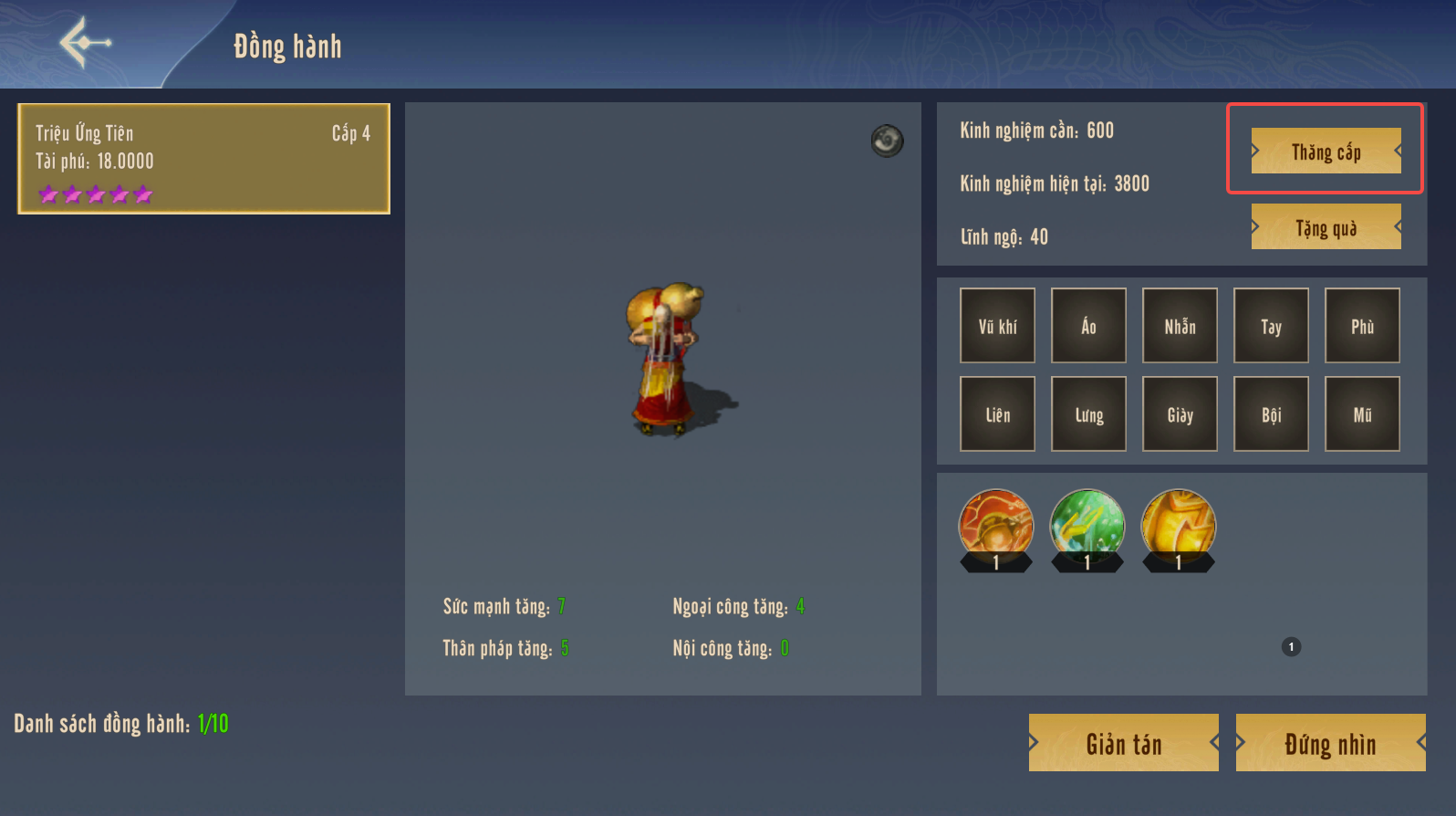Open the Tặng quà gift button
Viewport: 1456px width, 816px height.
point(1326,227)
